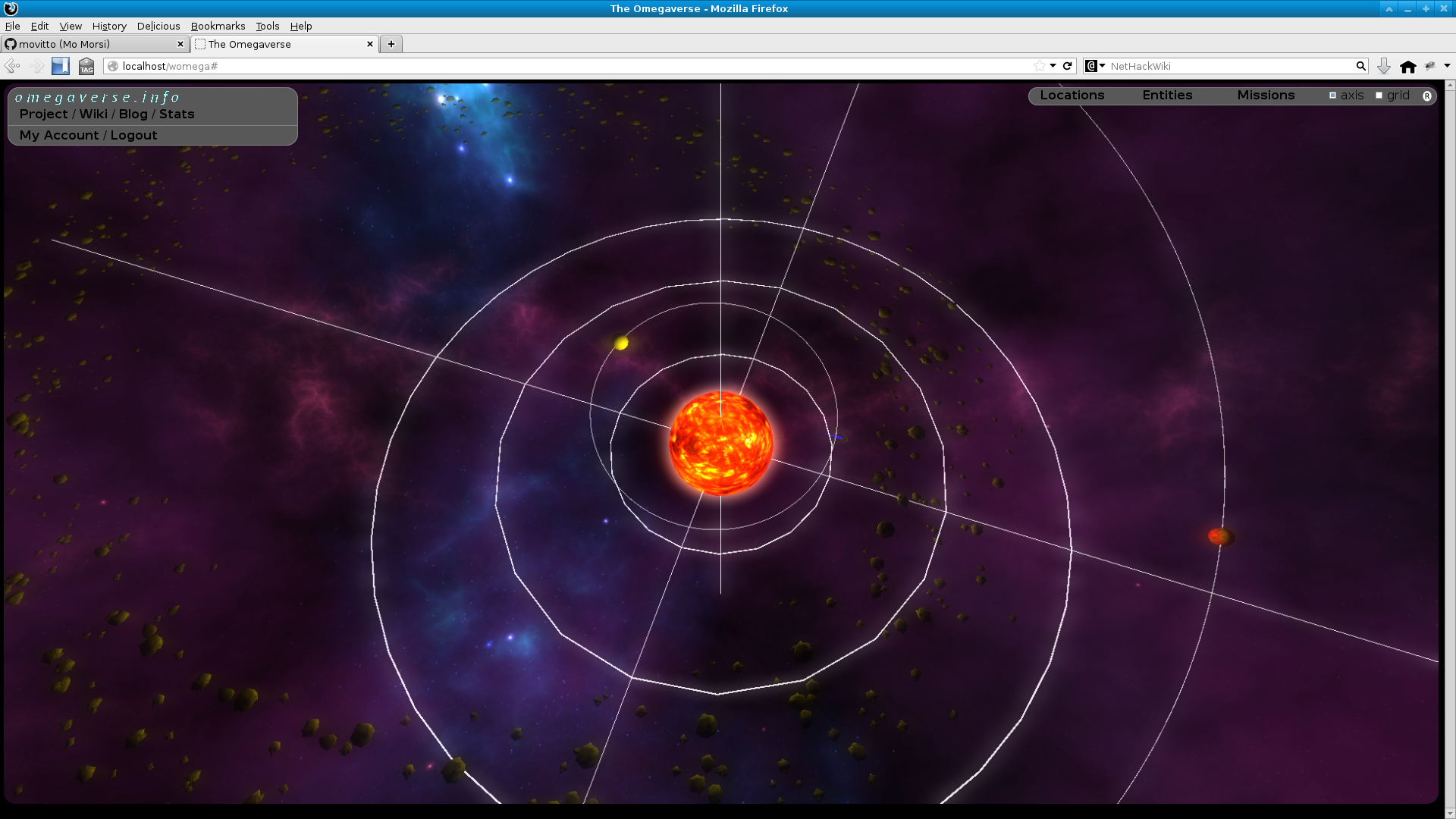Open the search engine selector dropdown
Image resolution: width=1456 pixels, height=819 pixels.
click(1093, 66)
